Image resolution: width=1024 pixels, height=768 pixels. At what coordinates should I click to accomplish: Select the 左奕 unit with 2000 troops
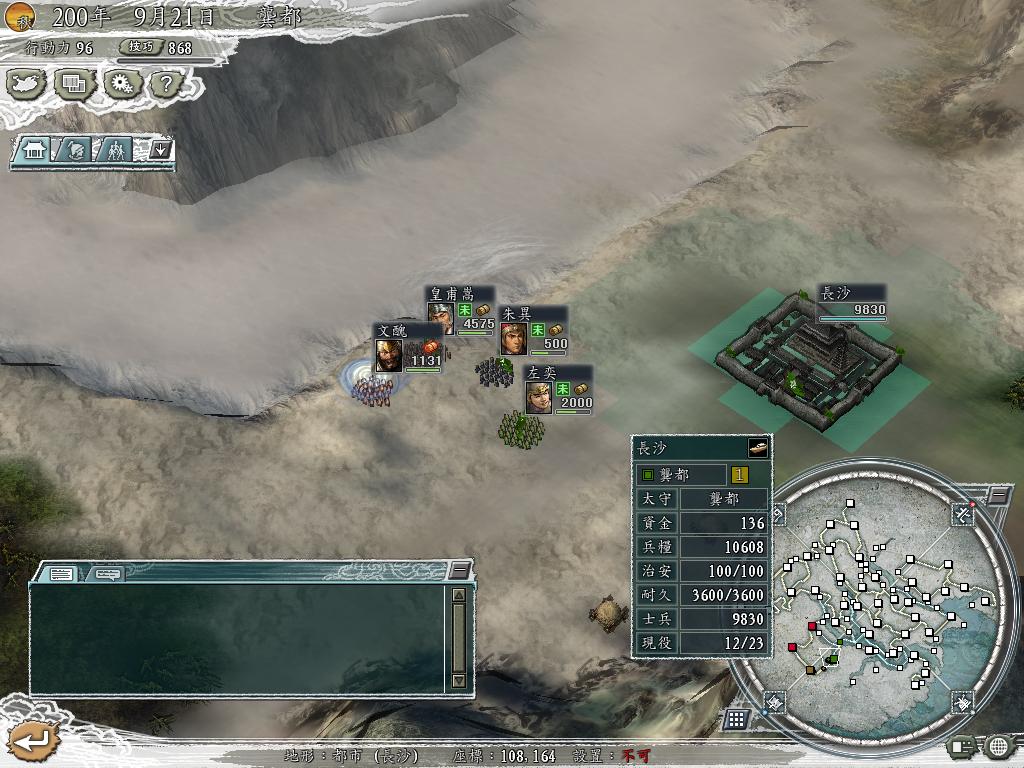coord(539,396)
